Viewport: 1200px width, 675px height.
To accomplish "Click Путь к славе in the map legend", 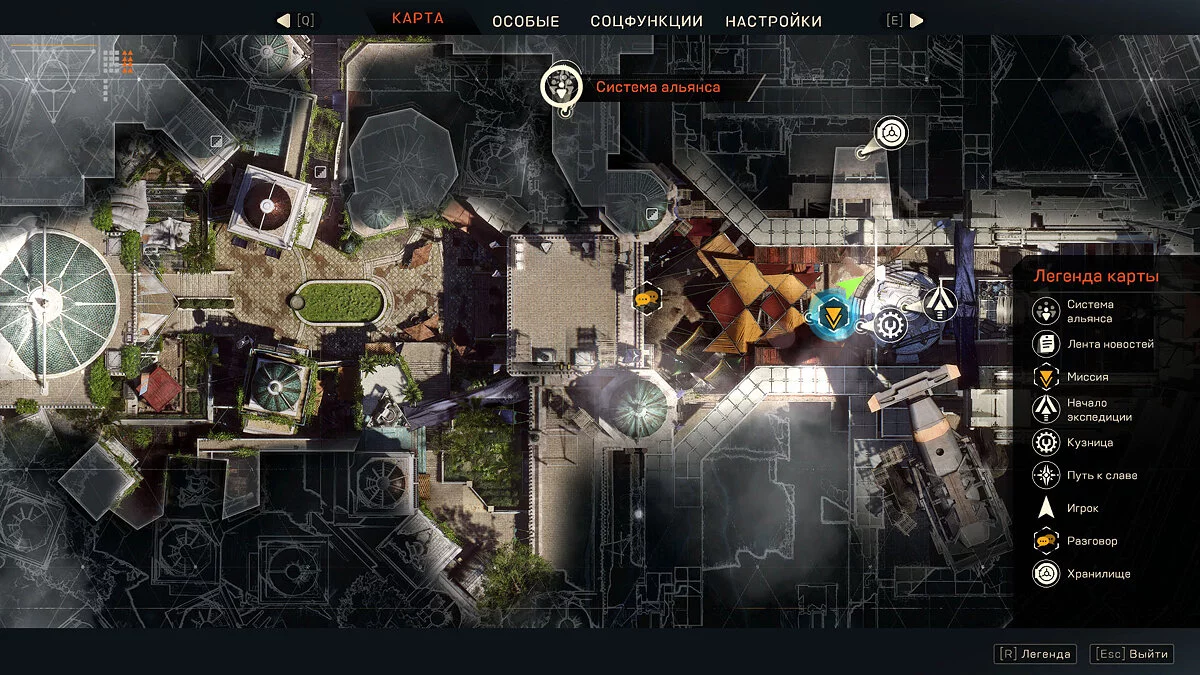I will [1087, 476].
